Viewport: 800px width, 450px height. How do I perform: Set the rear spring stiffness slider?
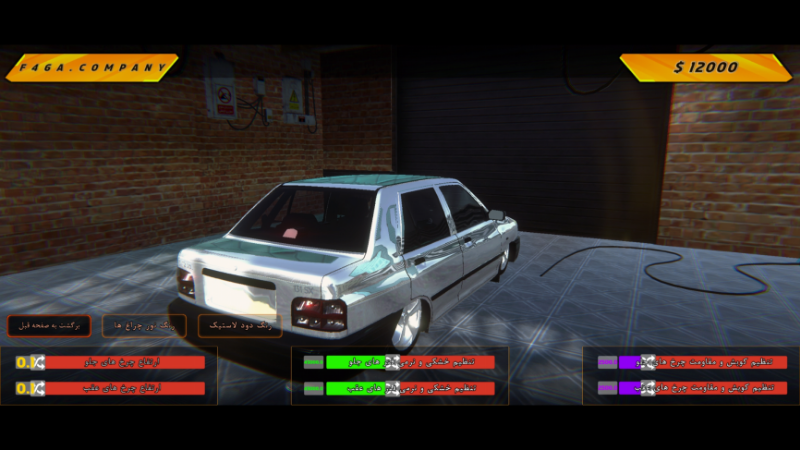(392, 388)
